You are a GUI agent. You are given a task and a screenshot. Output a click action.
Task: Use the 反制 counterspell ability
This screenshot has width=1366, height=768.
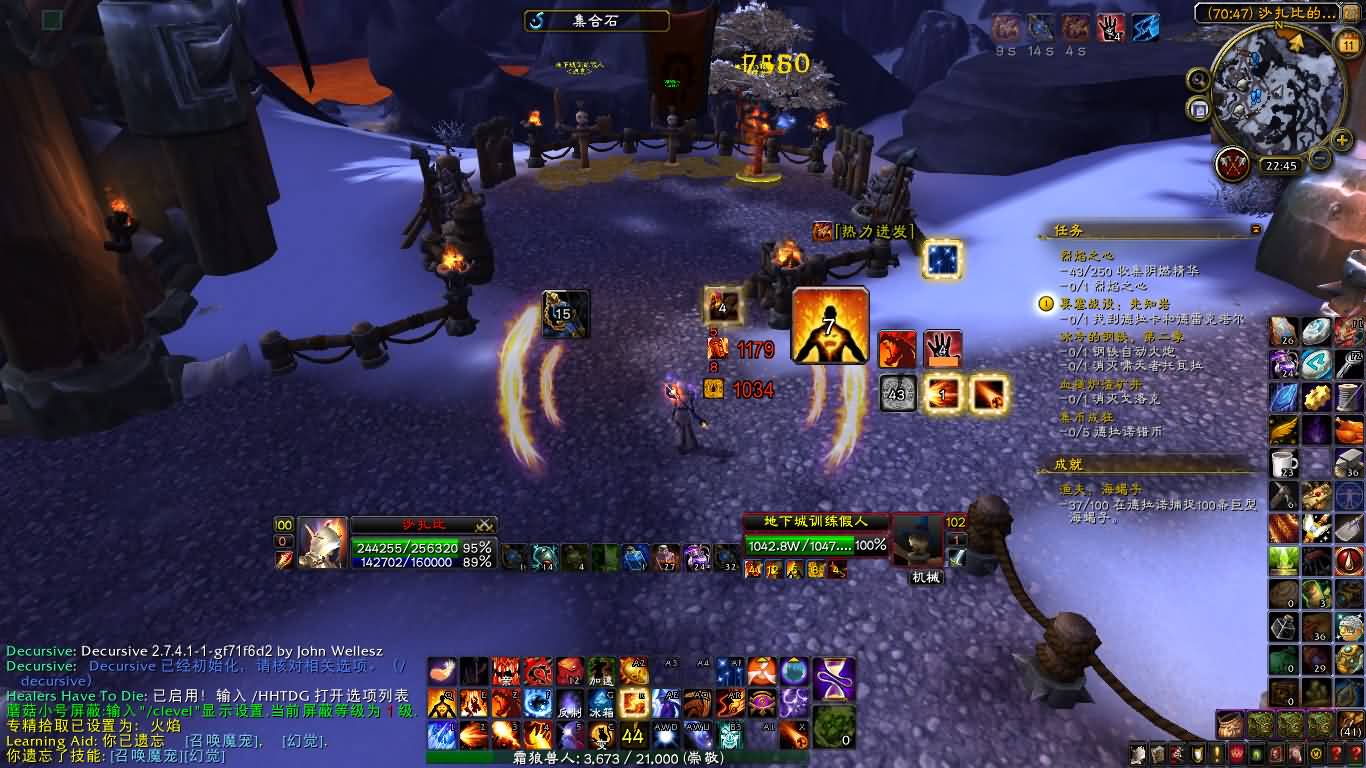pyautogui.click(x=570, y=703)
